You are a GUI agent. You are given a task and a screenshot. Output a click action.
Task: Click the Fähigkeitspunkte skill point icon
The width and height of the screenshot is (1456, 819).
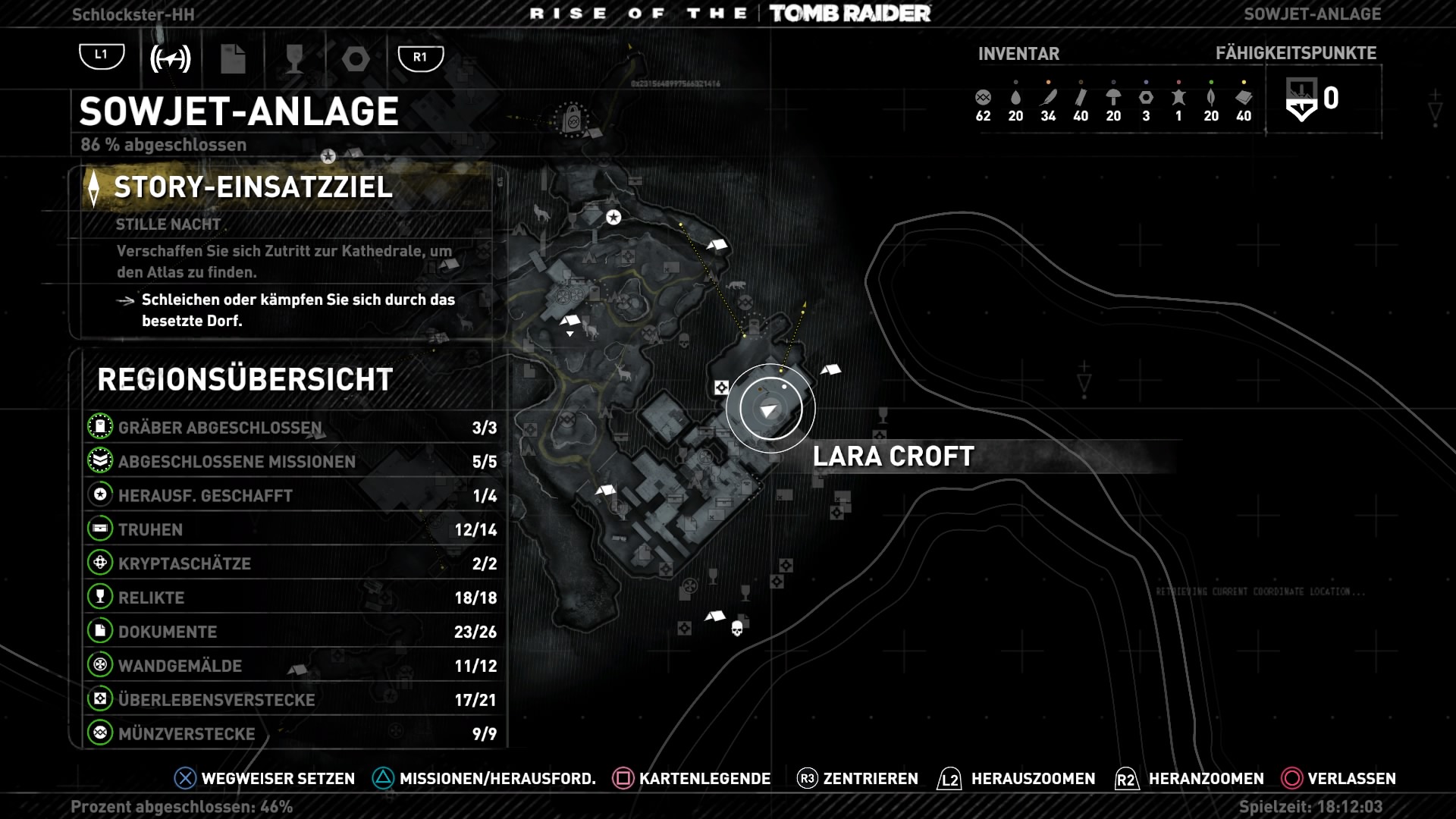[x=1301, y=100]
